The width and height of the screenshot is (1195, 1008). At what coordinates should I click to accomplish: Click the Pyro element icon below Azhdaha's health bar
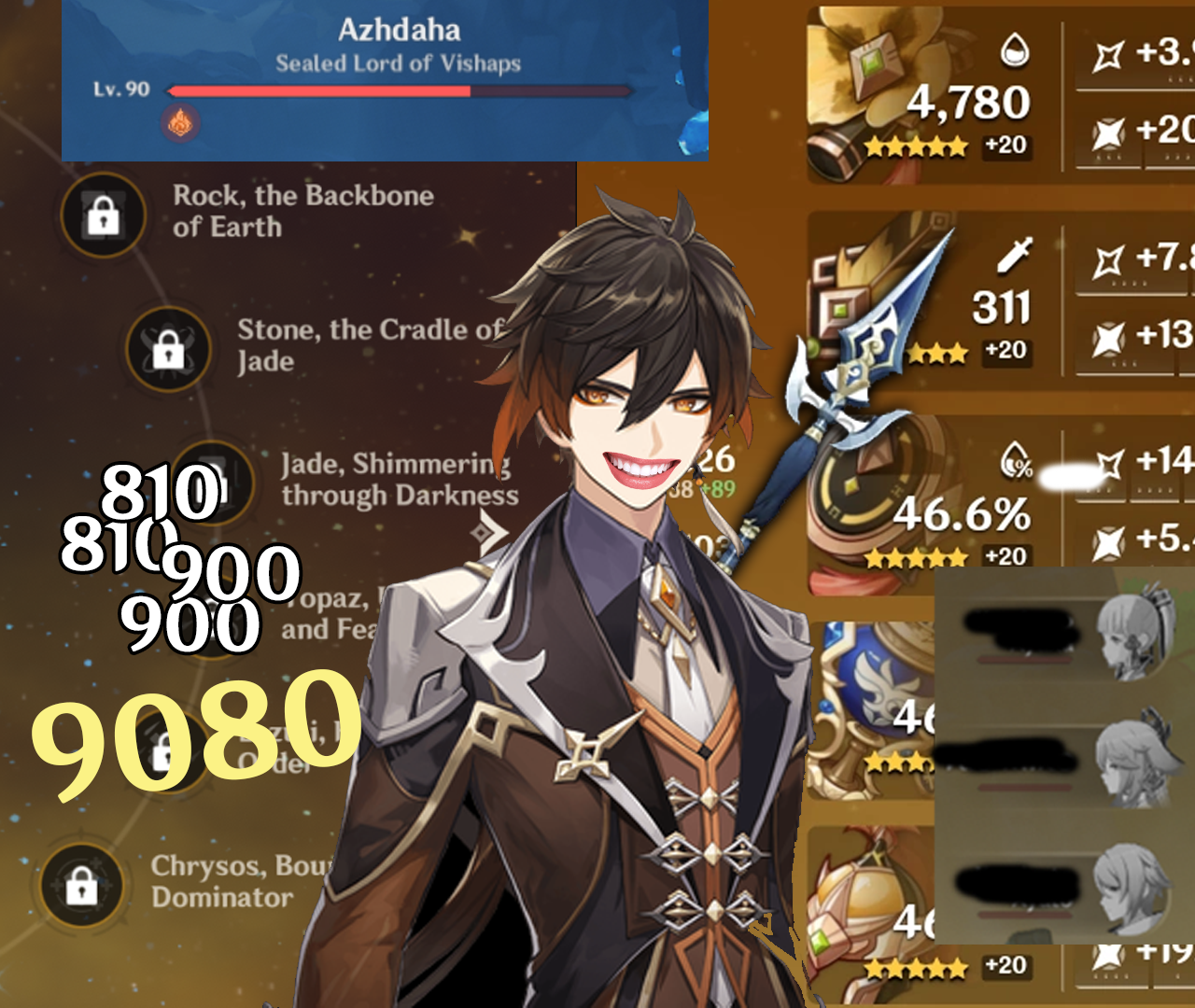180,123
